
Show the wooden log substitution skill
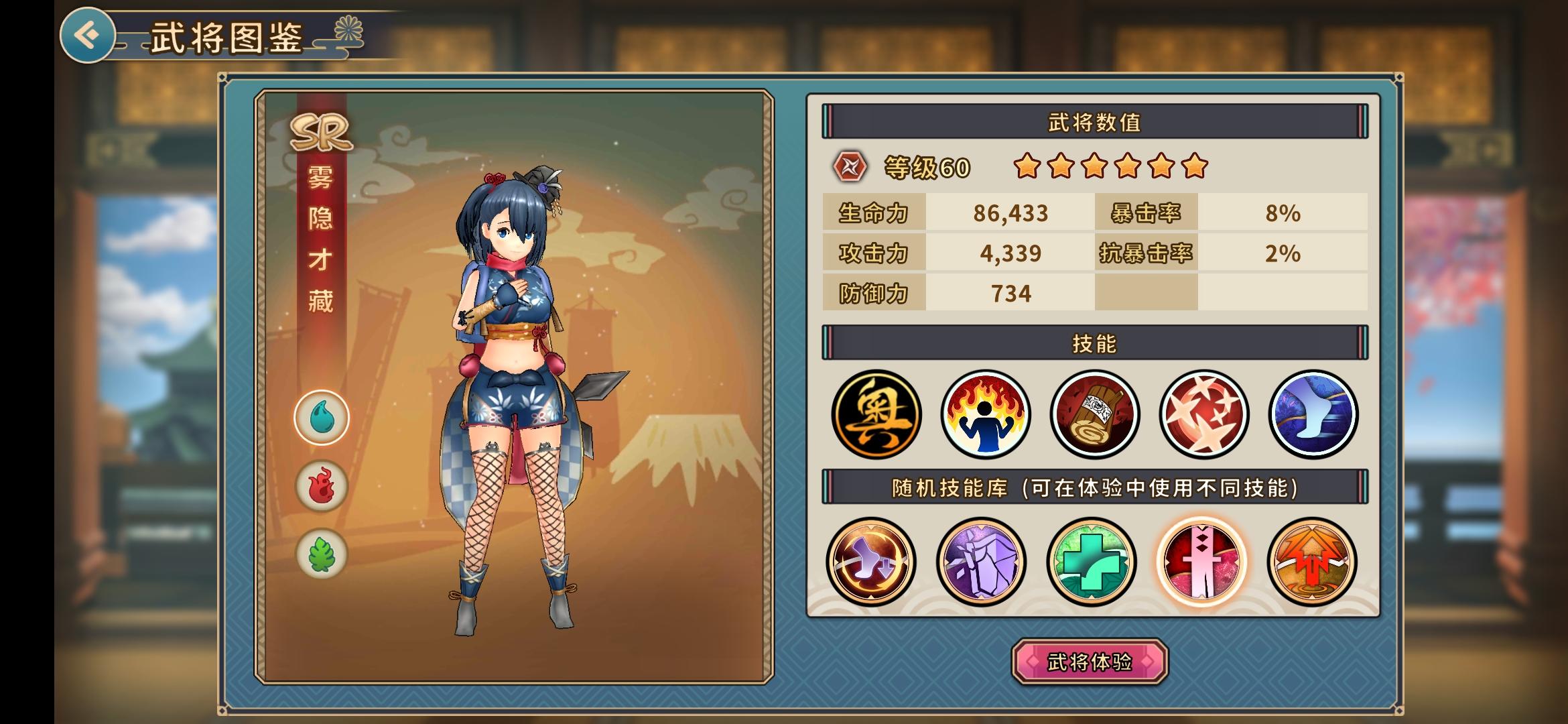coord(1094,414)
